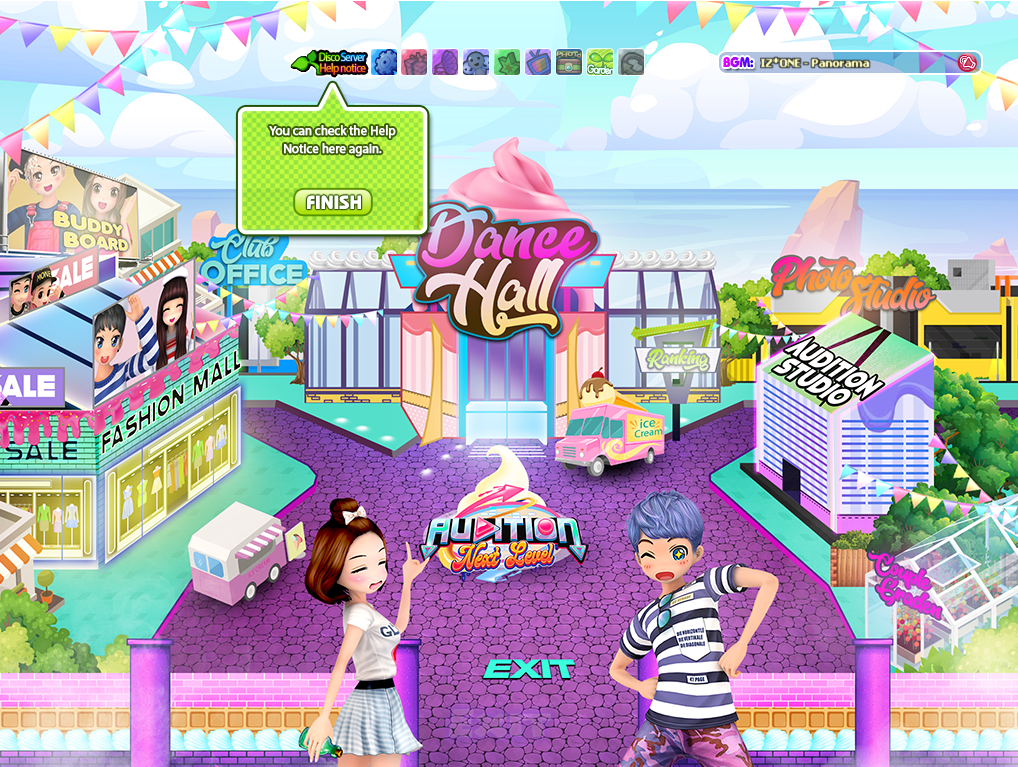Open the Disco Server Help notice
The width and height of the screenshot is (1018, 767).
[x=330, y=62]
